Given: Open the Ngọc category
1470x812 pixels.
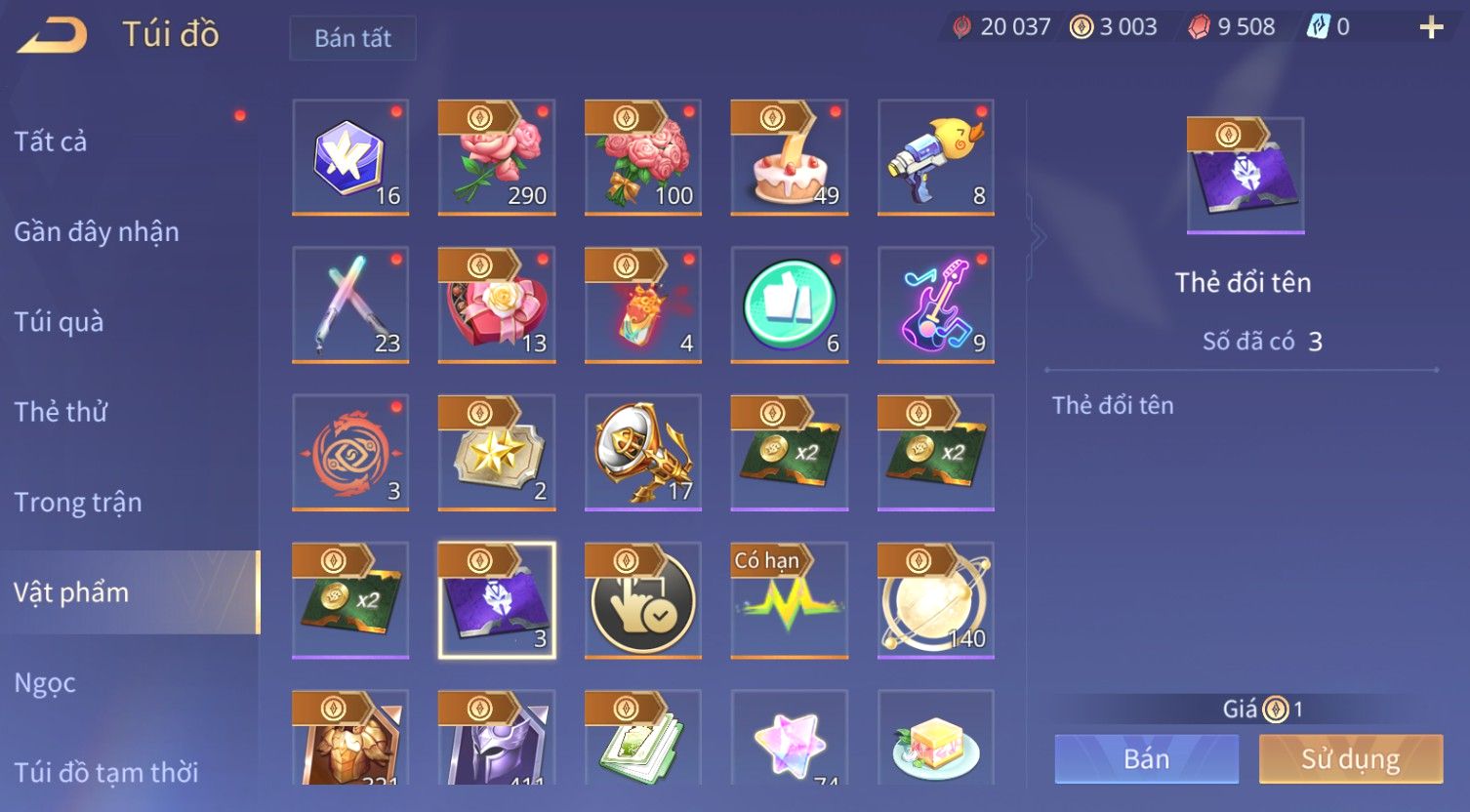Looking at the screenshot, I should point(45,683).
